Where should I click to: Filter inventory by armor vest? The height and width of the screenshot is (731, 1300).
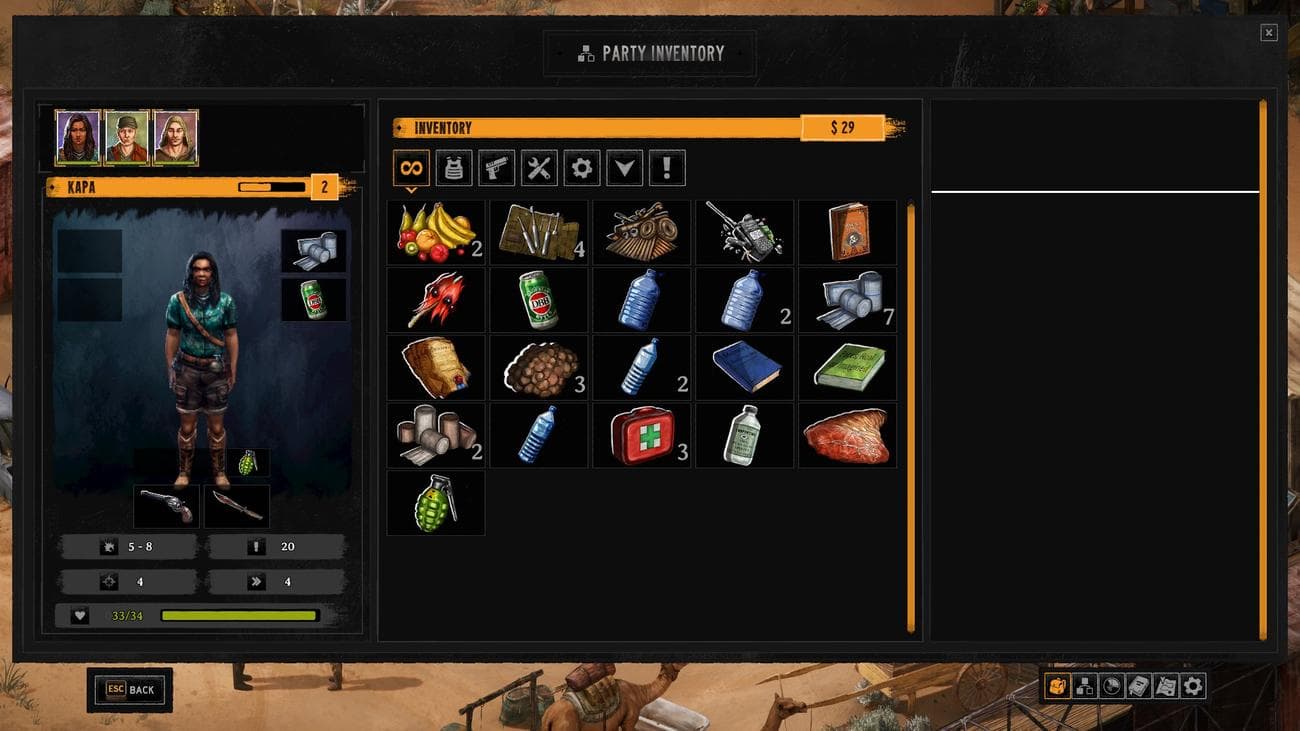pyautogui.click(x=454, y=168)
